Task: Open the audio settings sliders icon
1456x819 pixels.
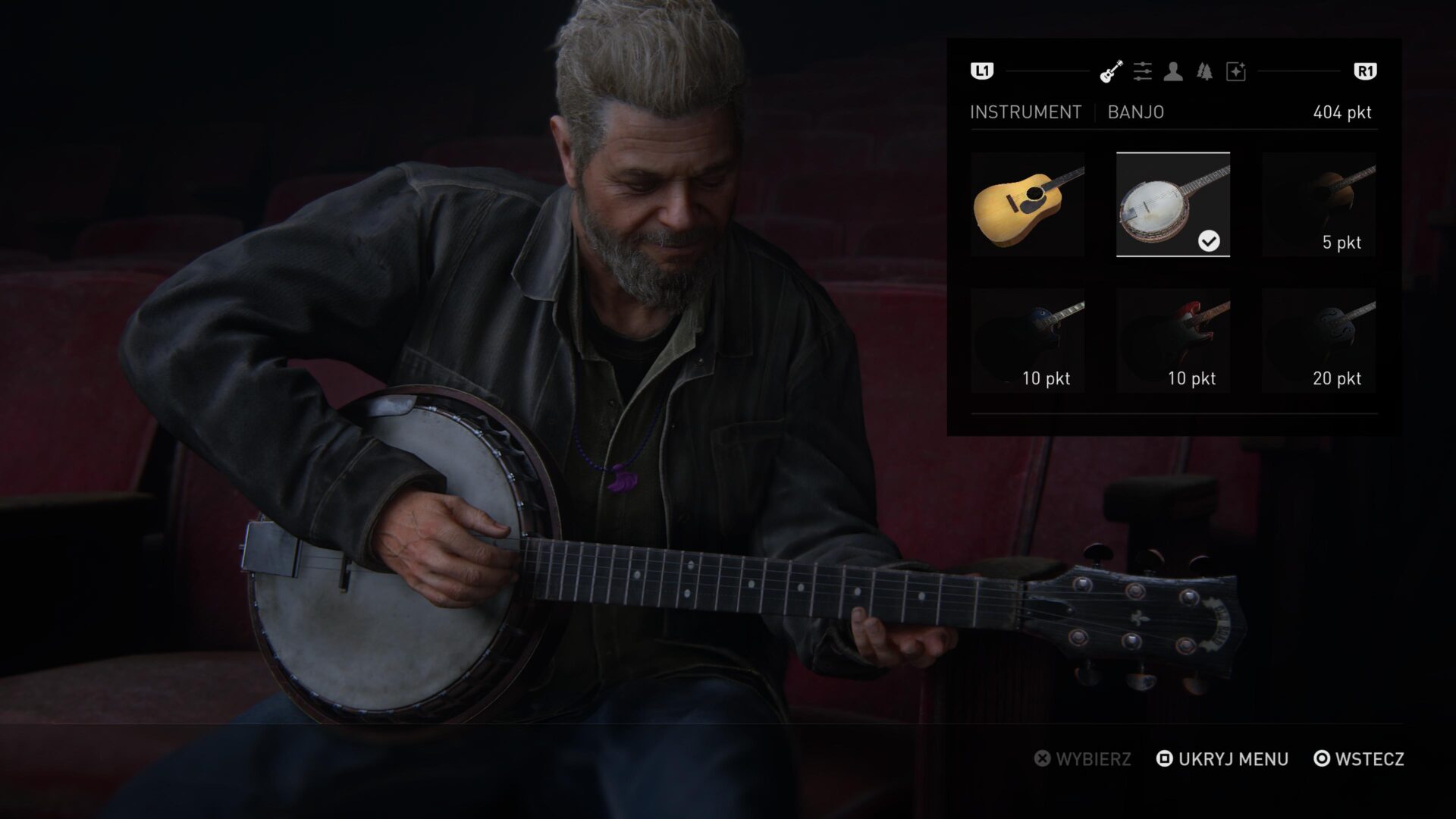Action: click(x=1142, y=71)
